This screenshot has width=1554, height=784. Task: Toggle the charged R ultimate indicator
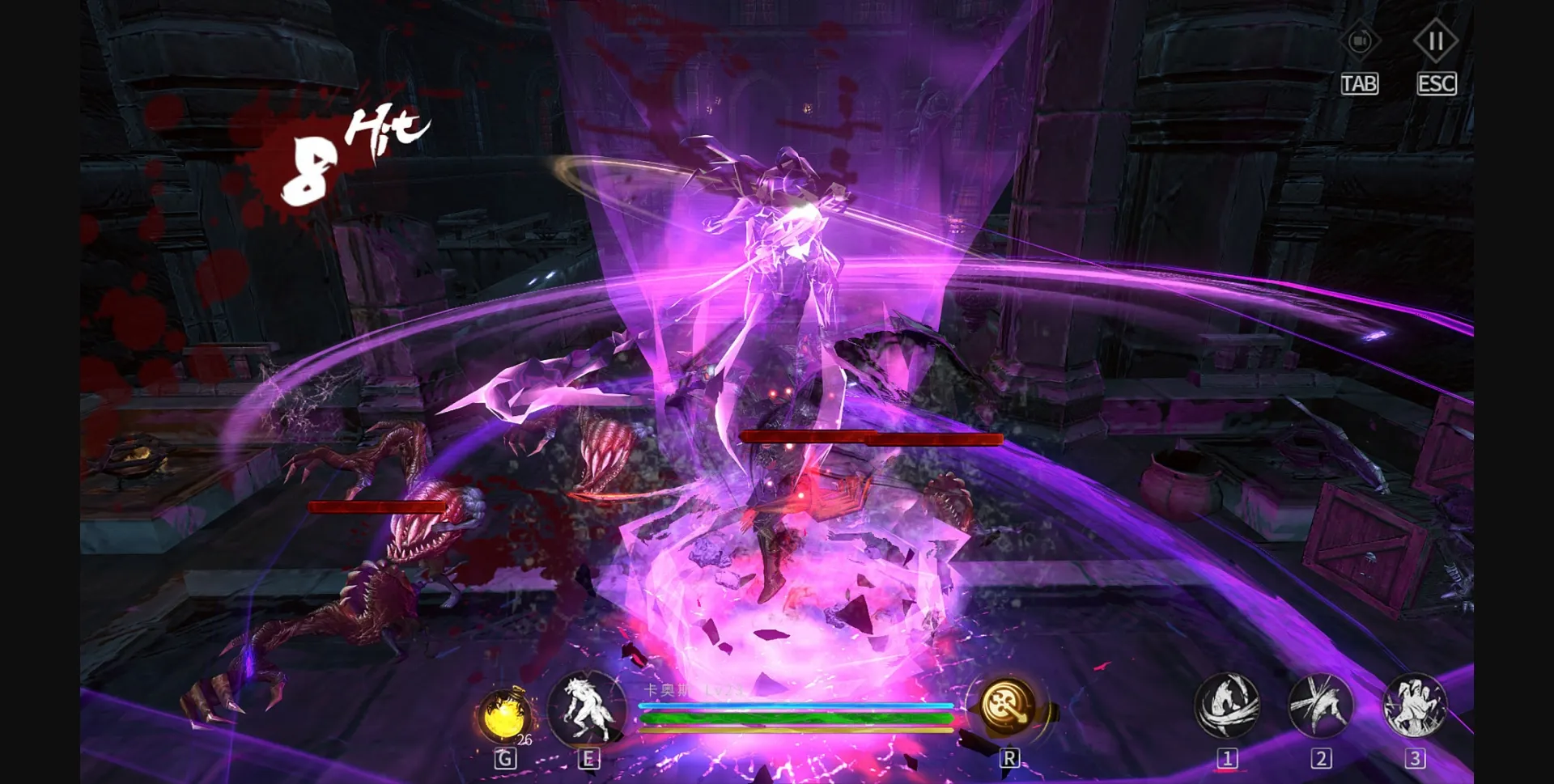[x=1006, y=706]
